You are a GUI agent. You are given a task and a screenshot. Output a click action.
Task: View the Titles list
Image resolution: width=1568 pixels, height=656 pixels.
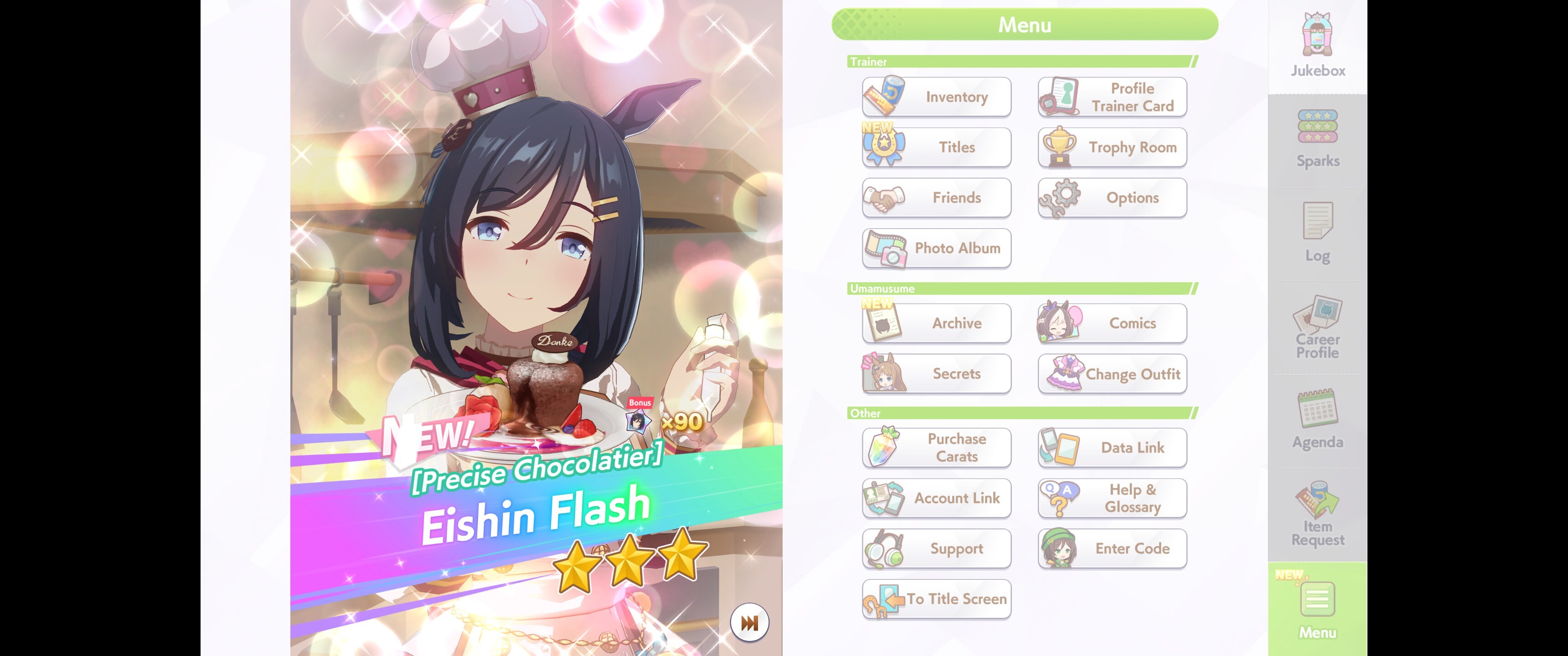(x=936, y=147)
